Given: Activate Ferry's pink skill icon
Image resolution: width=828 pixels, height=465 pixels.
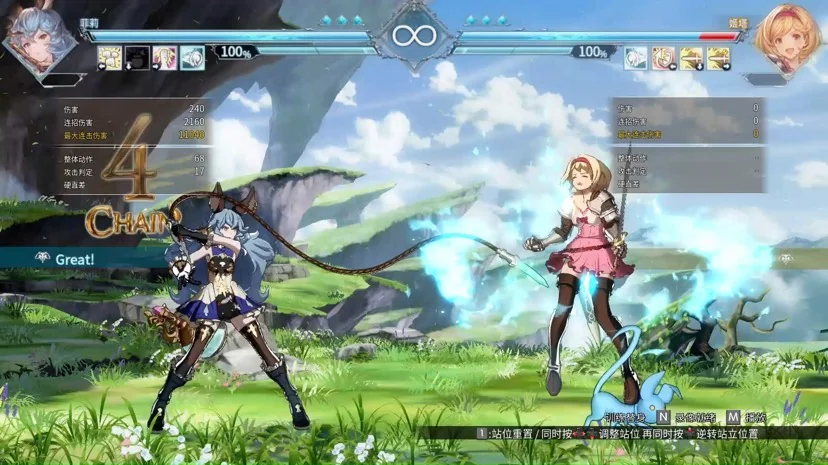Looking at the screenshot, I should click(x=164, y=58).
